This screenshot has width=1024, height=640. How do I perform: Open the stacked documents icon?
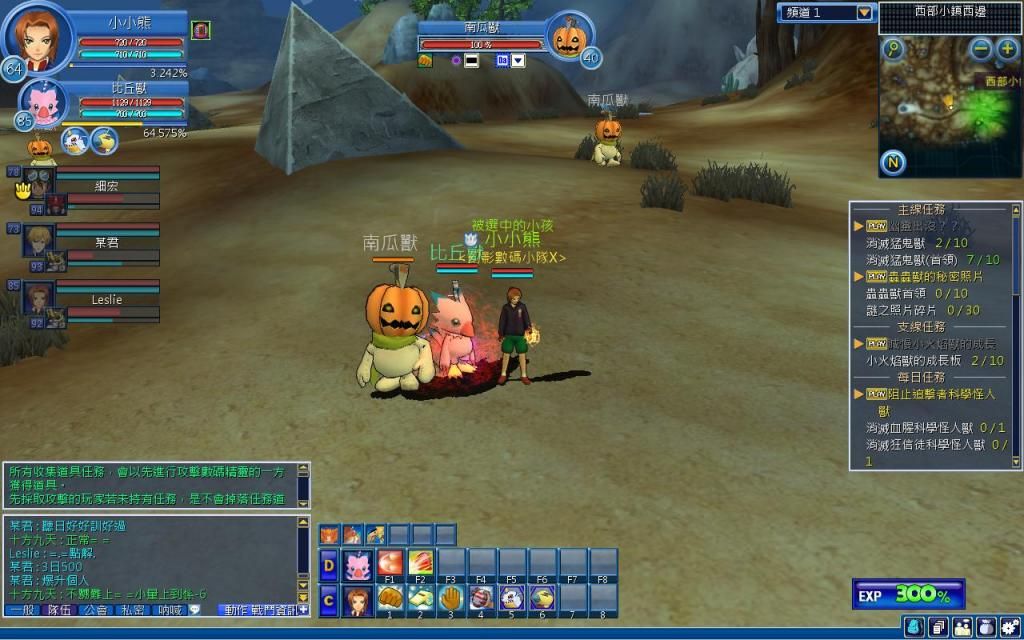pyautogui.click(x=938, y=626)
